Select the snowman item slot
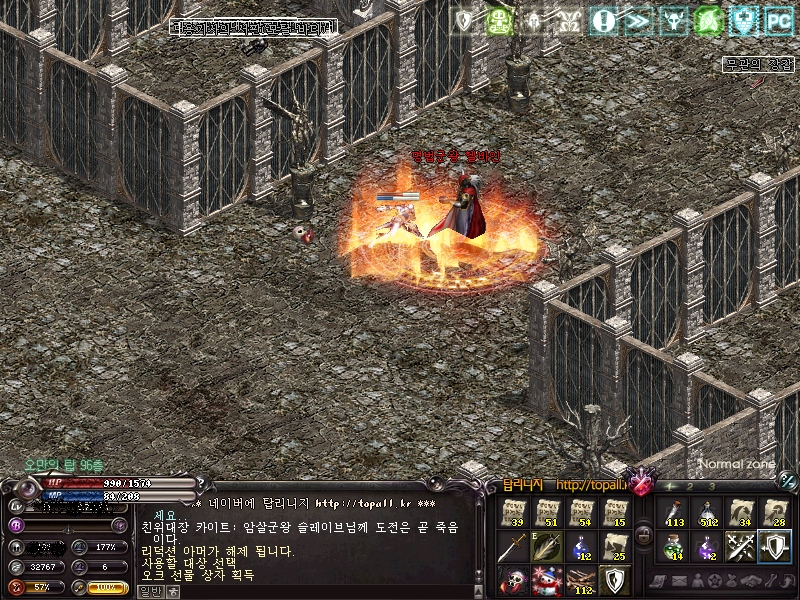This screenshot has height=600, width=800. click(547, 579)
